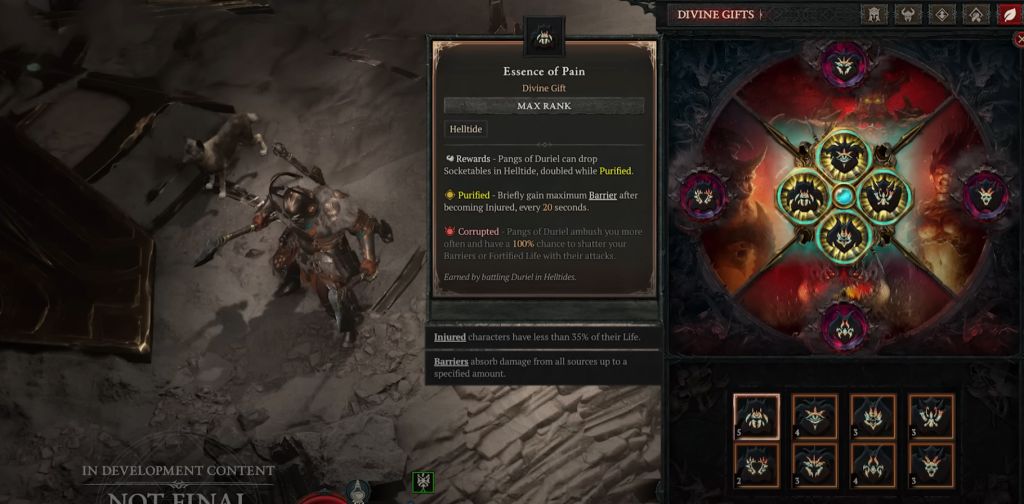Pick the rank 2 gift tile
This screenshot has width=1024, height=504.
(x=757, y=465)
